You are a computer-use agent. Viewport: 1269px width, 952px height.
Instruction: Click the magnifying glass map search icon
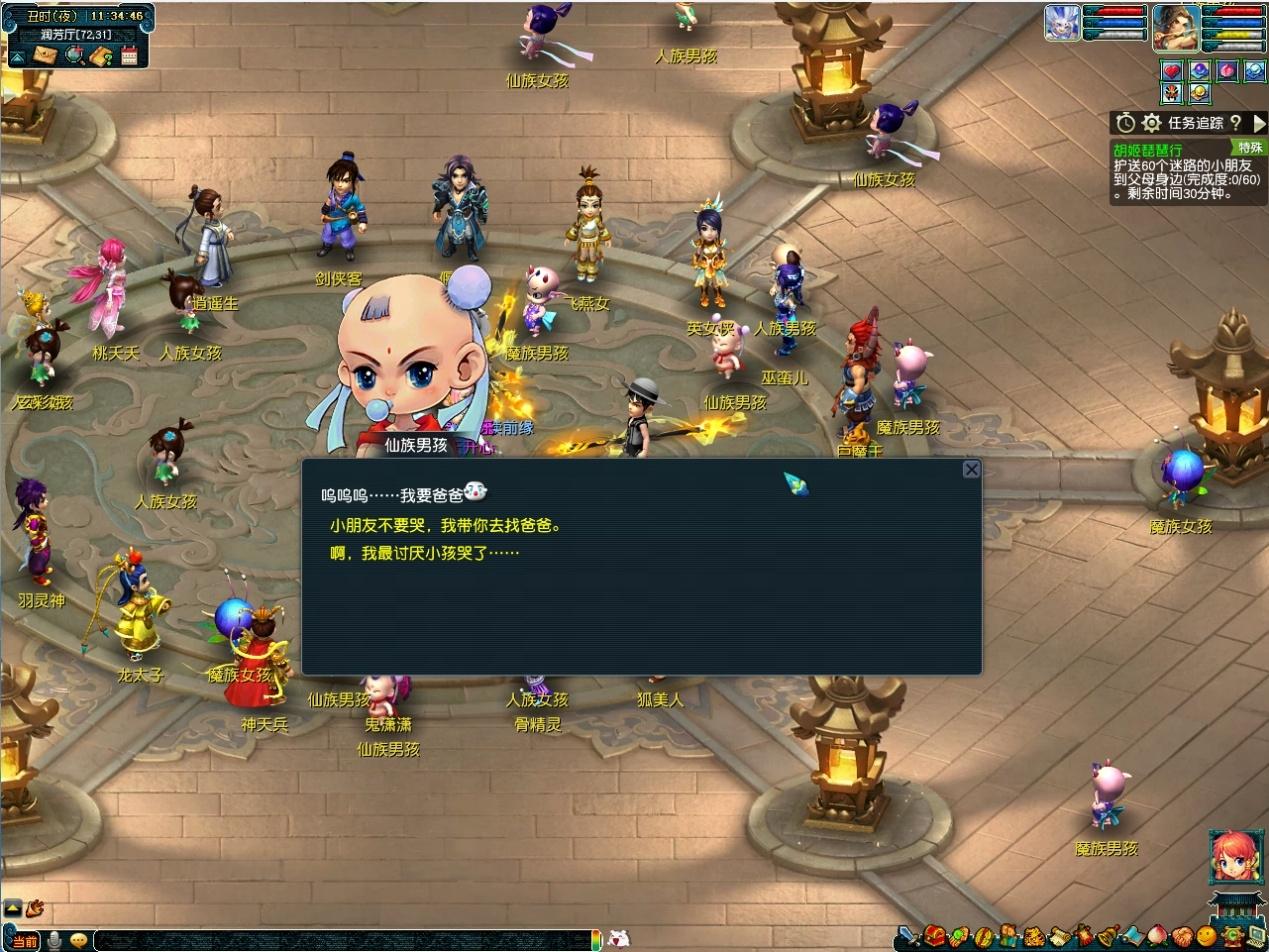(73, 56)
